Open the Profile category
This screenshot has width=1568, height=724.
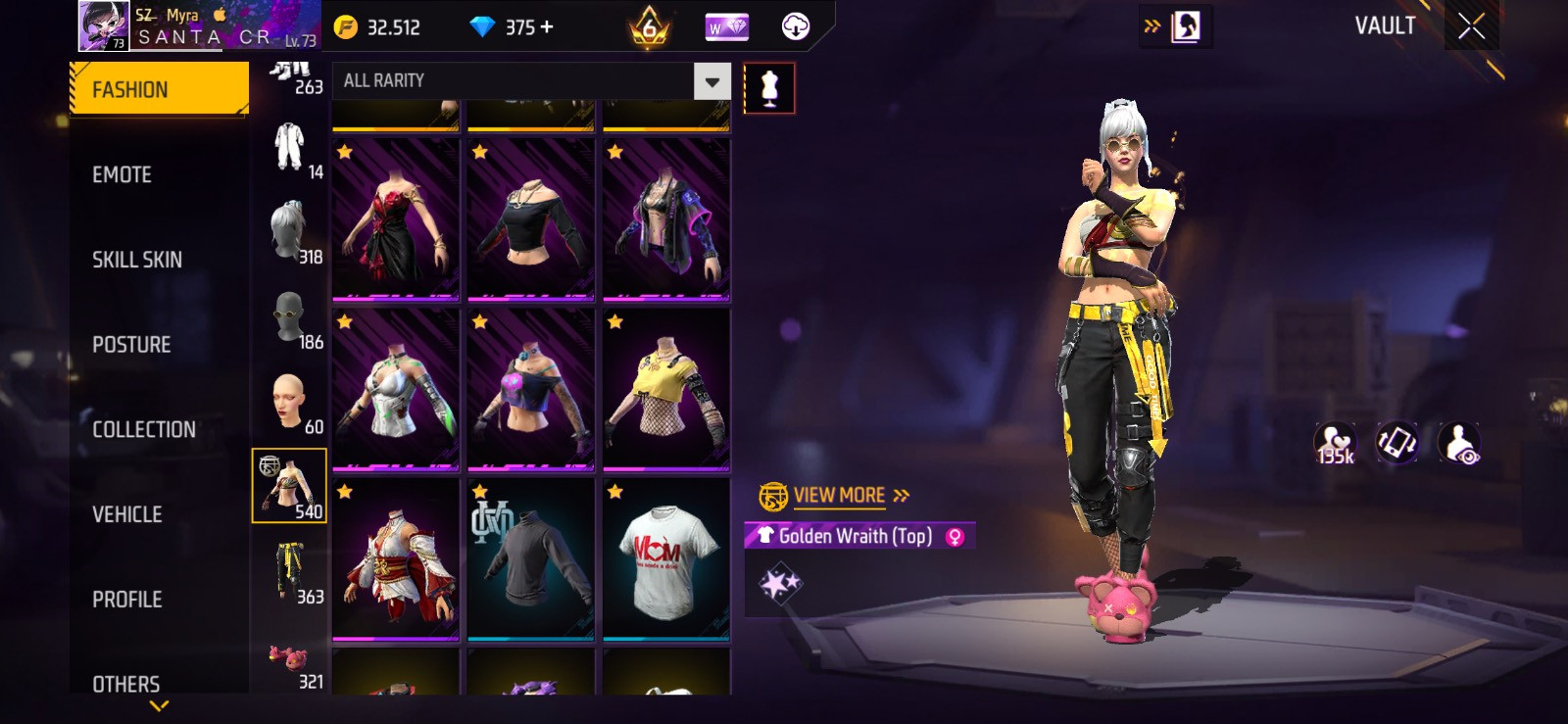coord(127,600)
